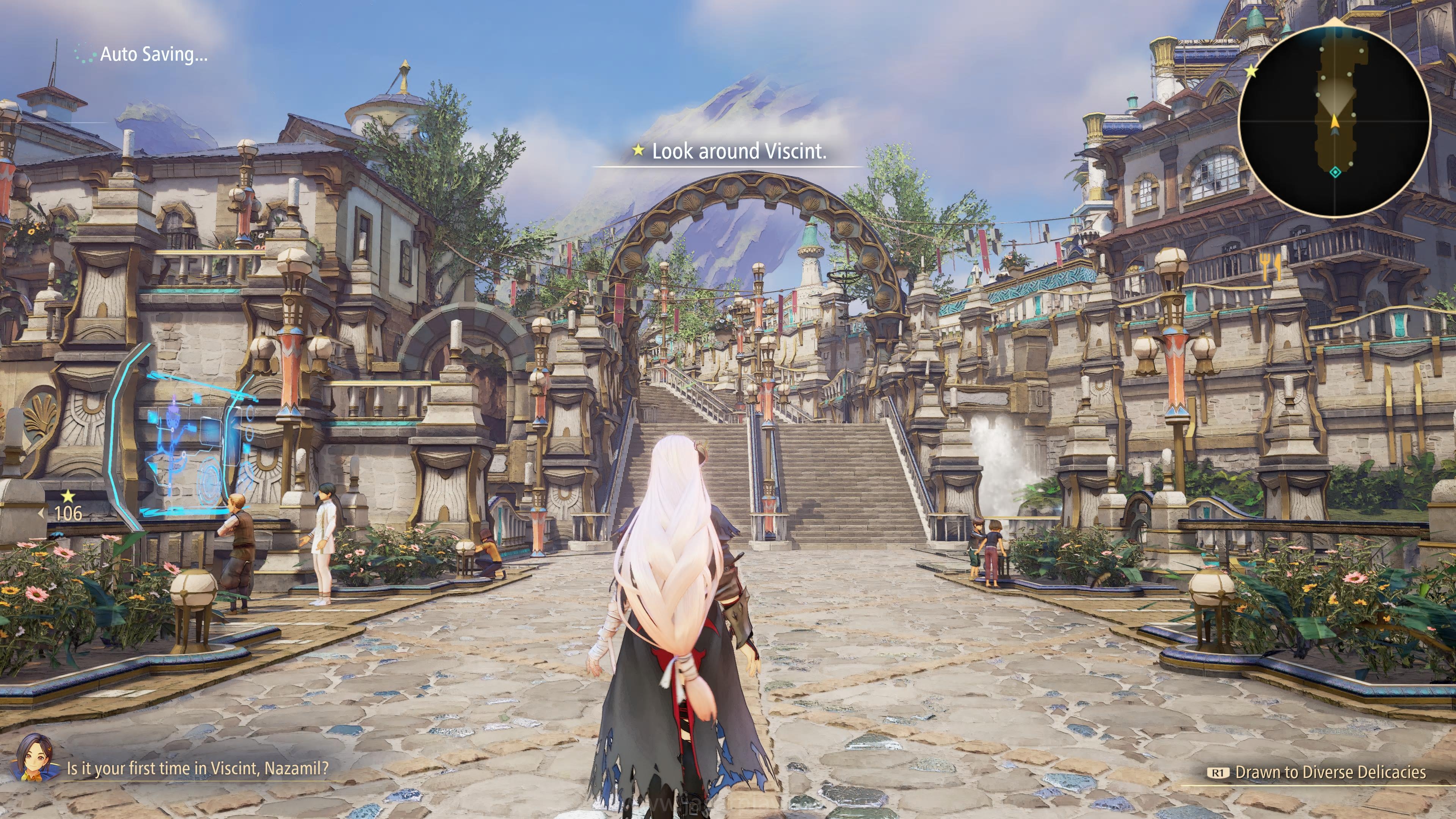Select the teal diamond marker on minimap
The height and width of the screenshot is (819, 1456).
coord(1335,172)
